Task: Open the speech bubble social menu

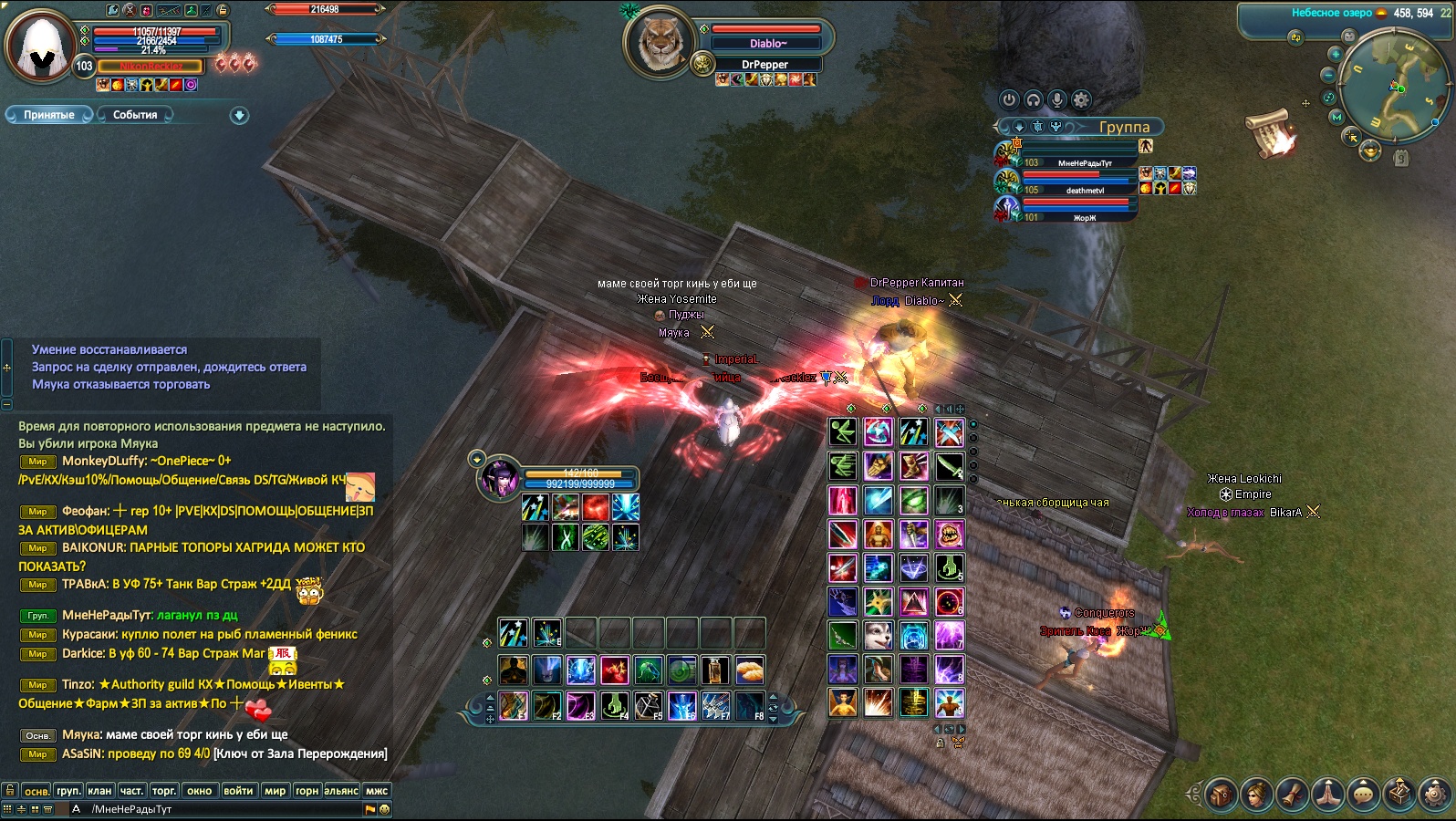Action: click(x=1364, y=795)
